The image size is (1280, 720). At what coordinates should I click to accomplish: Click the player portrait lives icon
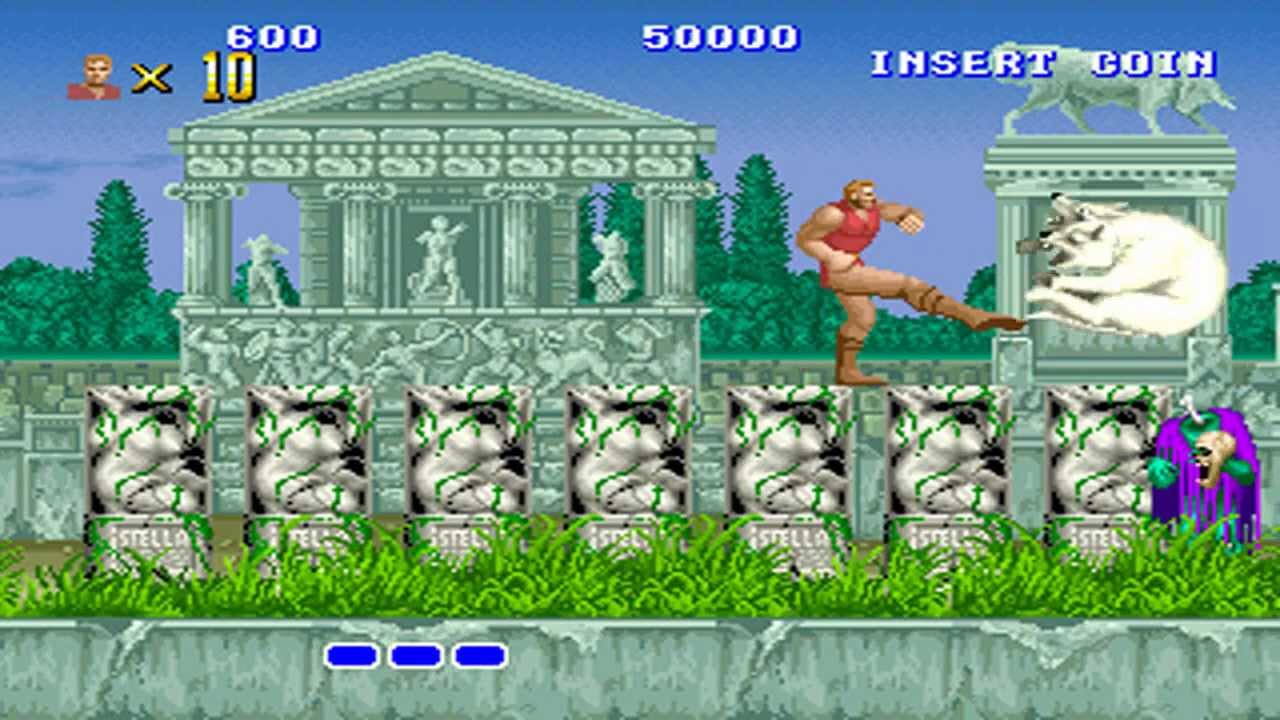coord(94,77)
